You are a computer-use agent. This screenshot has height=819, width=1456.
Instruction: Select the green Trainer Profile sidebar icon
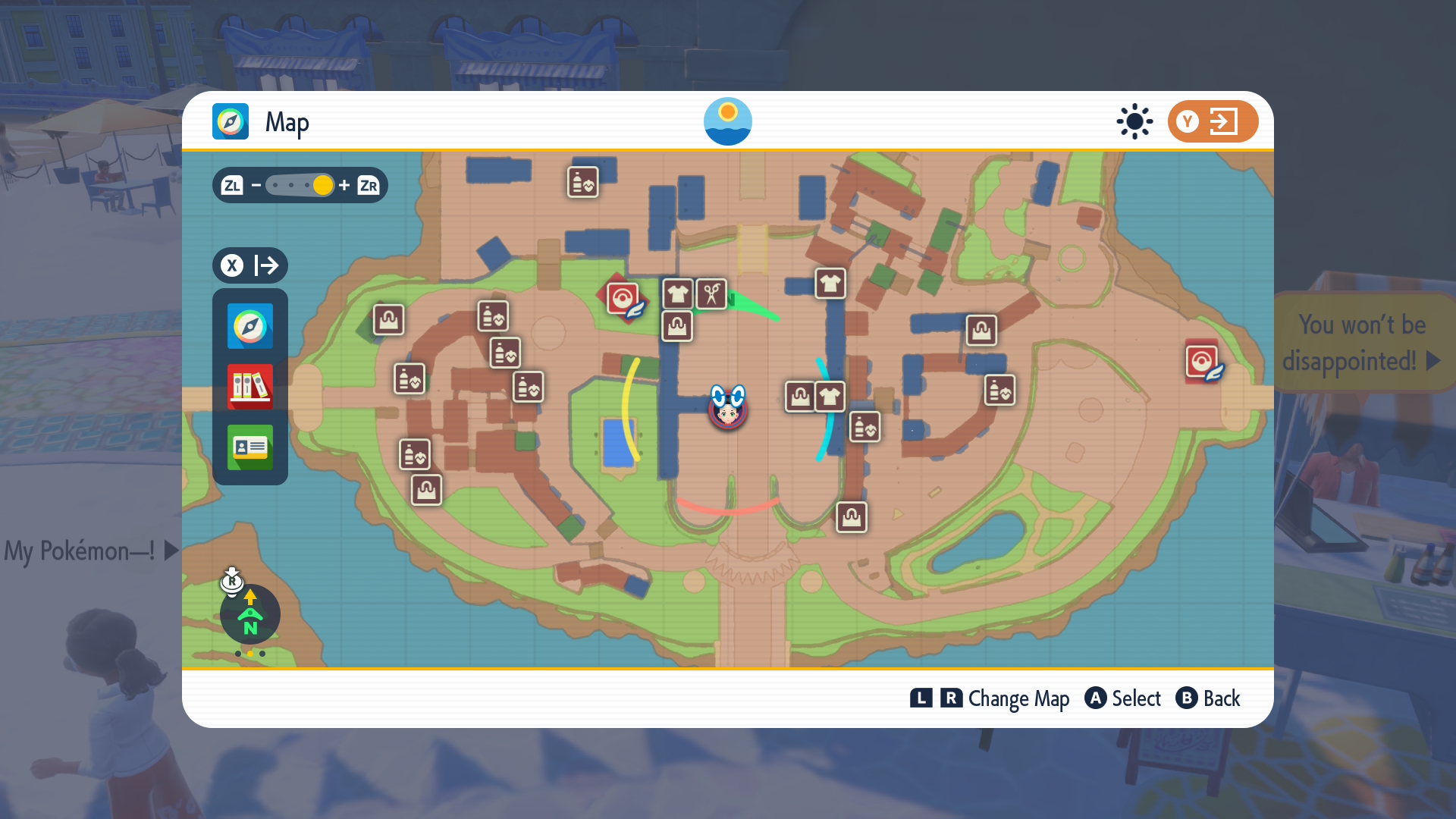point(249,448)
